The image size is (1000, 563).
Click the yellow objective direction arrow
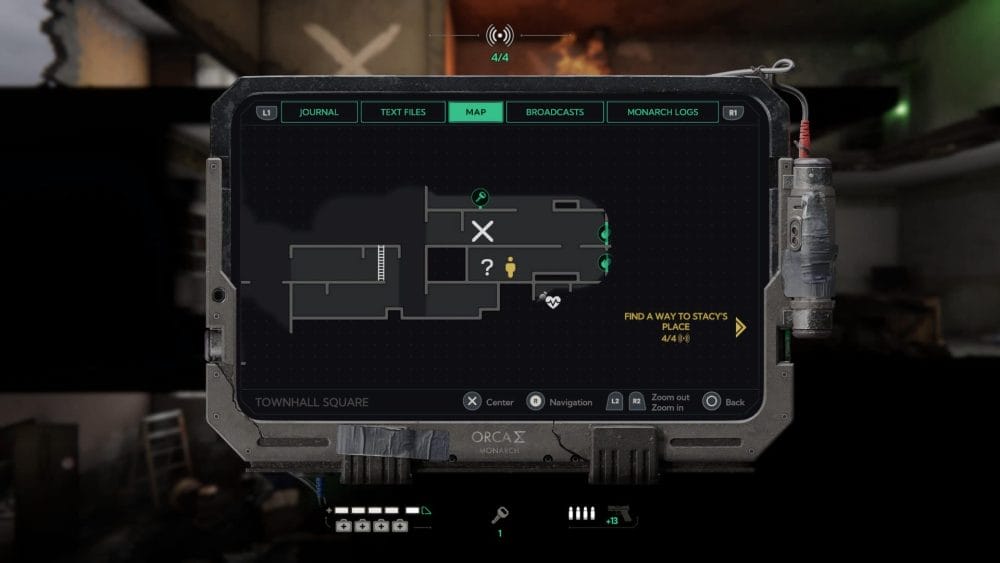pyautogui.click(x=740, y=327)
